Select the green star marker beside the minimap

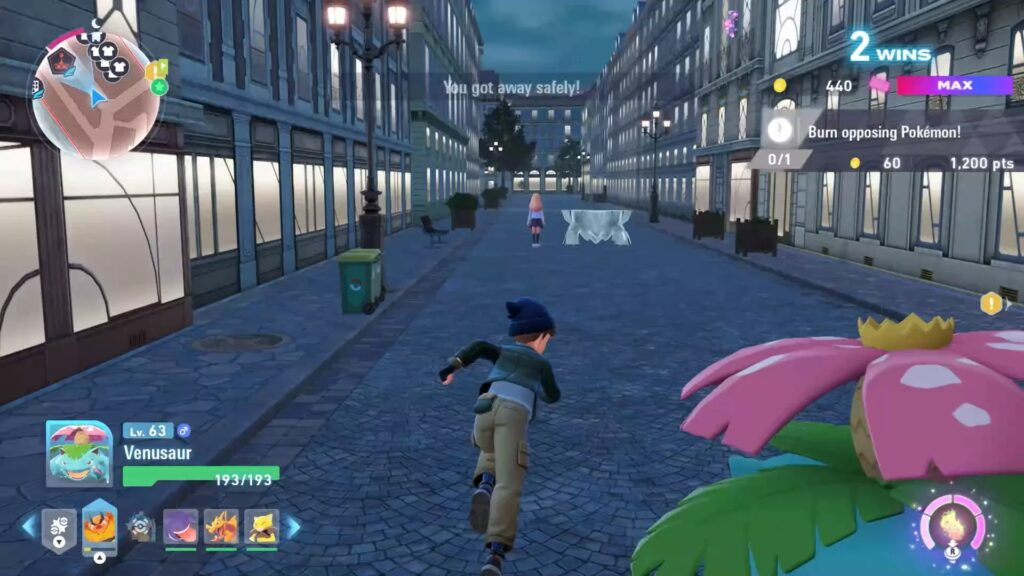pos(159,87)
